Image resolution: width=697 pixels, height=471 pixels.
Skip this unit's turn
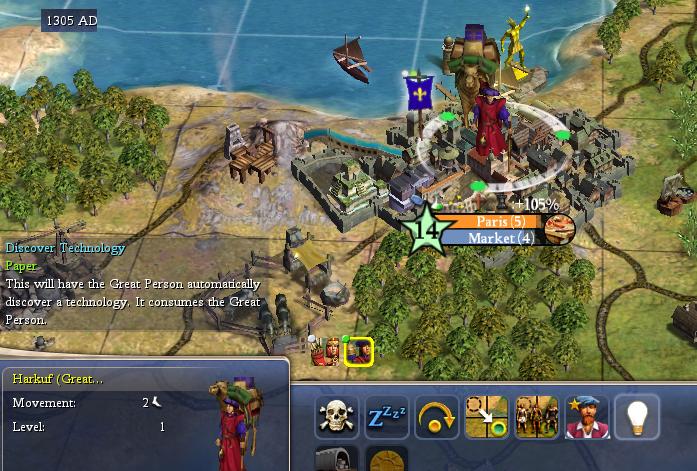[437, 417]
